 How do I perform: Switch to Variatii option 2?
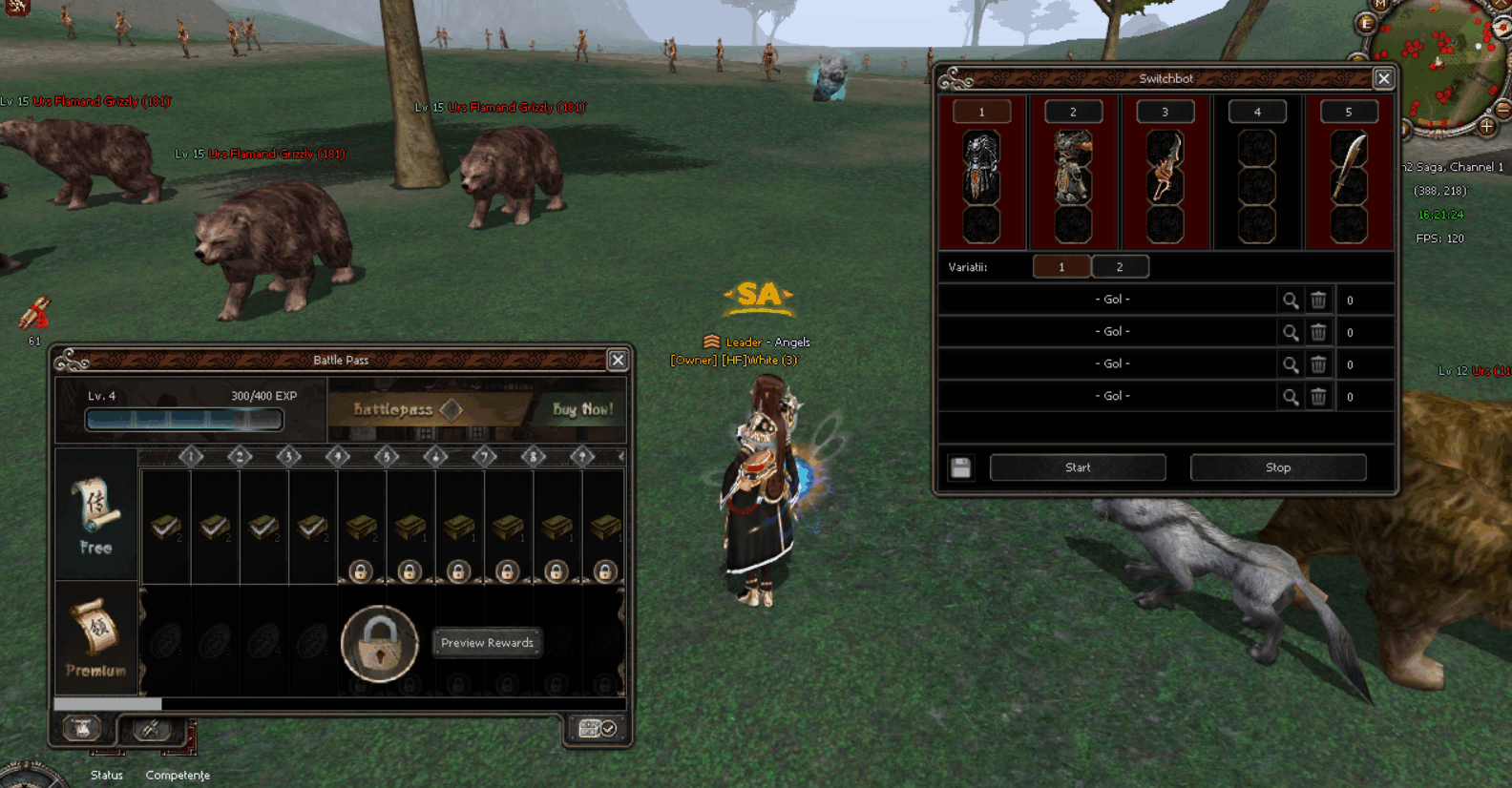(1120, 267)
